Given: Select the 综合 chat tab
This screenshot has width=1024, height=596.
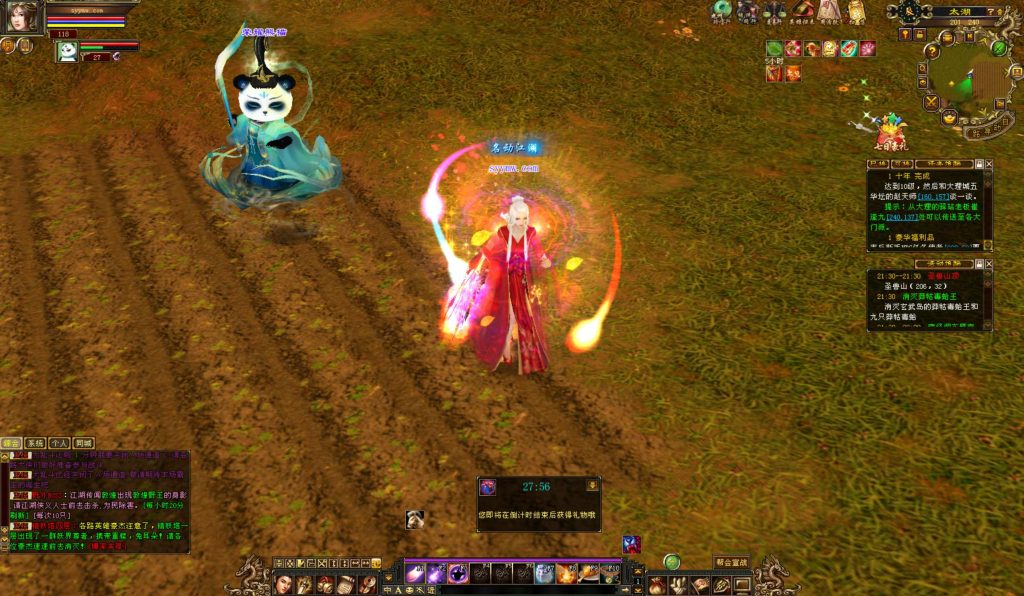Looking at the screenshot, I should 11,442.
